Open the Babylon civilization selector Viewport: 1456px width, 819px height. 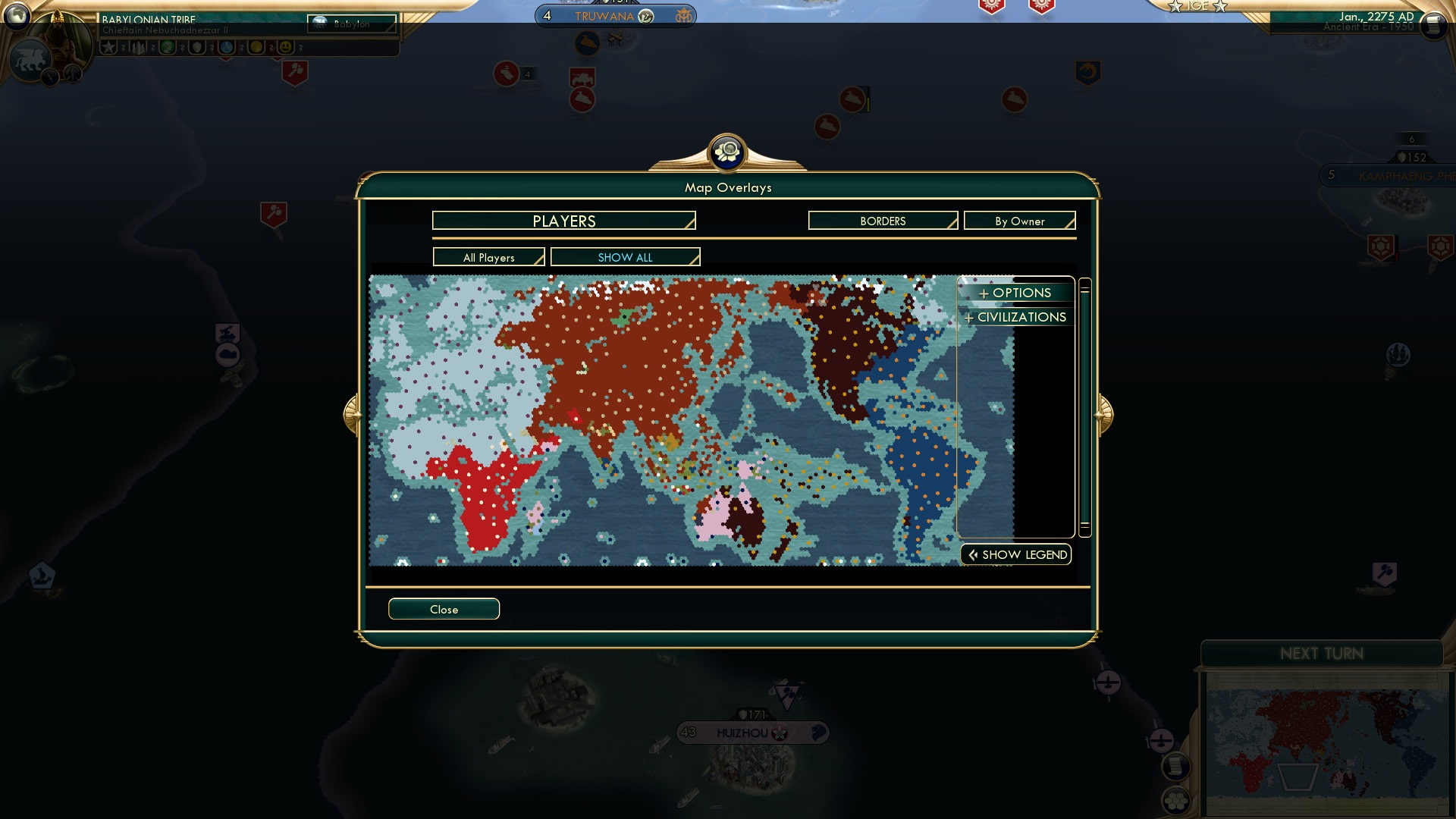pyautogui.click(x=351, y=24)
